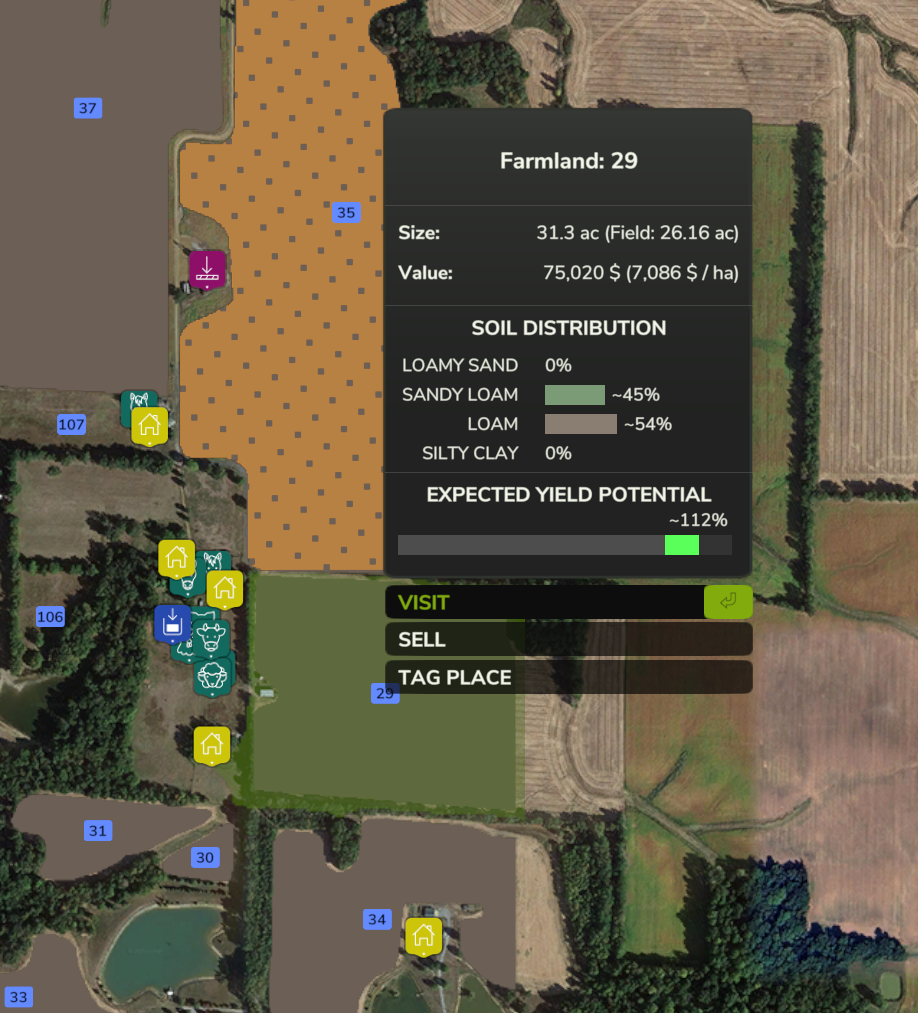Select the field 30 number marker

[205, 857]
